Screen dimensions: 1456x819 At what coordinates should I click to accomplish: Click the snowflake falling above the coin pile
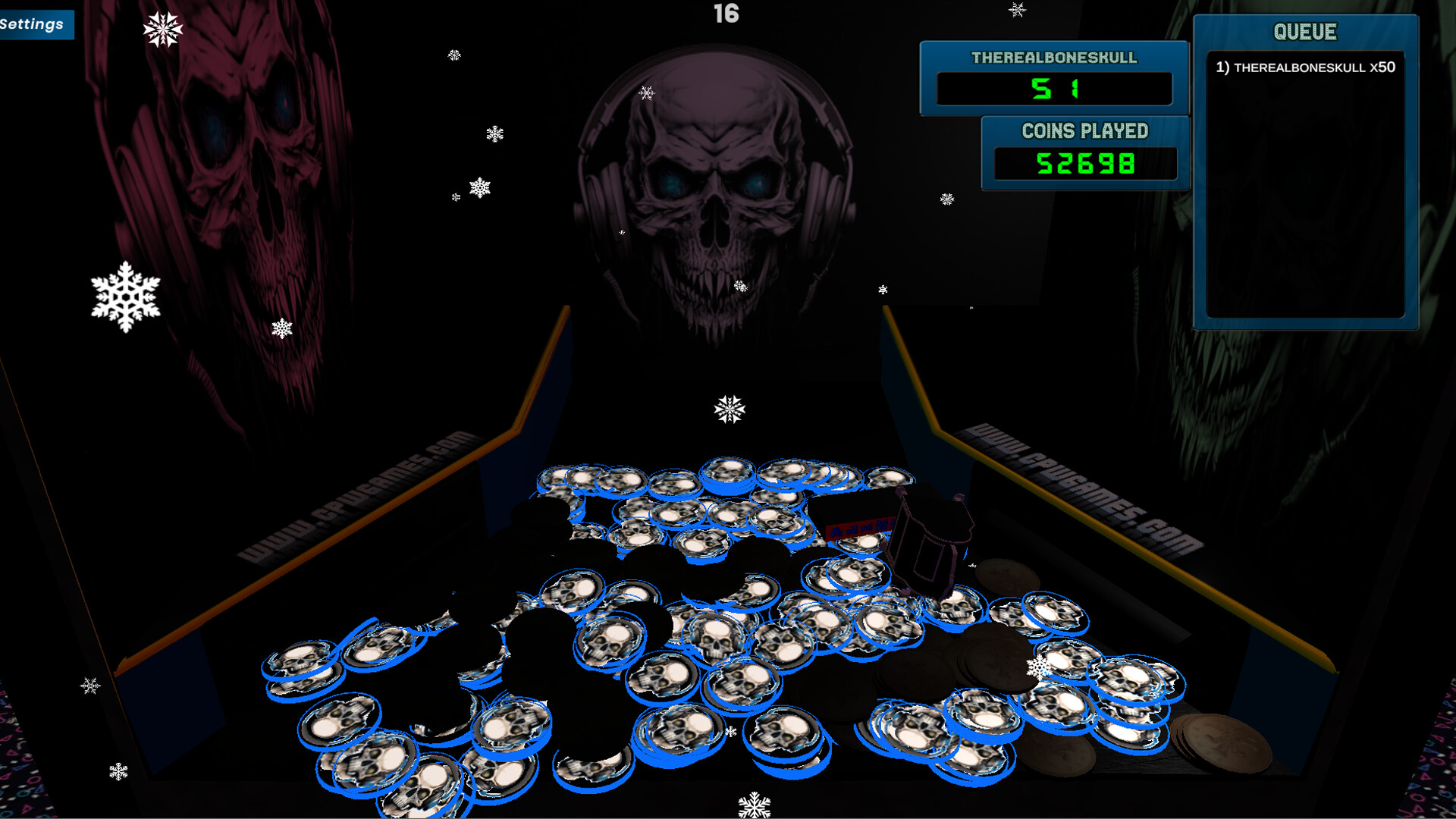tap(730, 409)
